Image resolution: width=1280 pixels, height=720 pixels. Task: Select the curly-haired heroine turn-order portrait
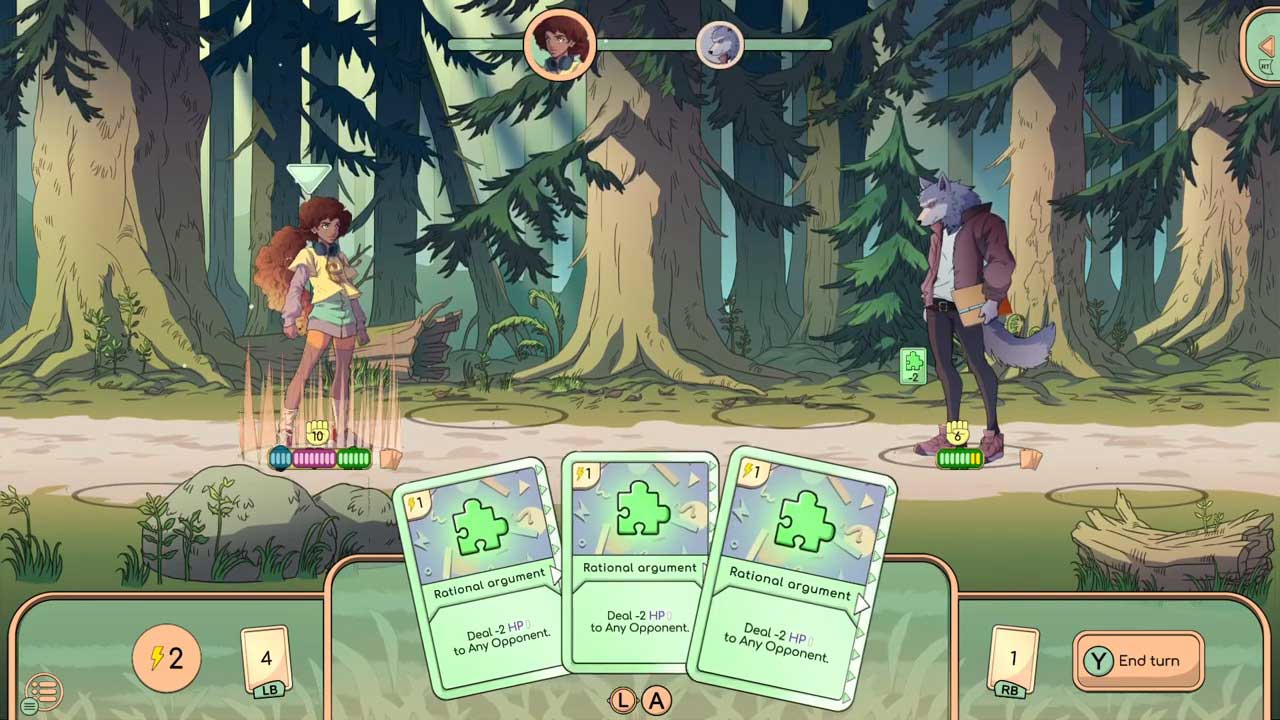coord(559,44)
